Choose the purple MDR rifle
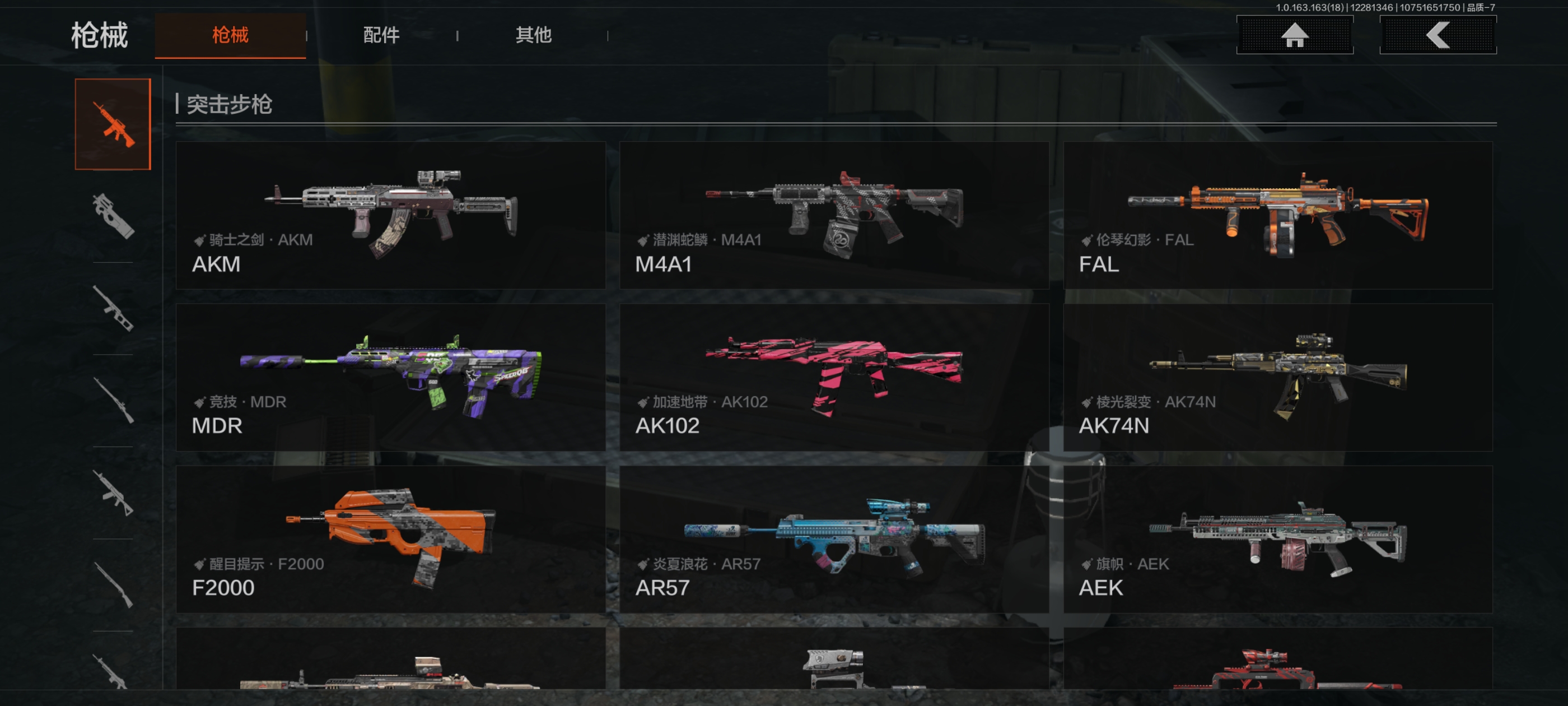The image size is (1568, 706). pyautogui.click(x=391, y=377)
